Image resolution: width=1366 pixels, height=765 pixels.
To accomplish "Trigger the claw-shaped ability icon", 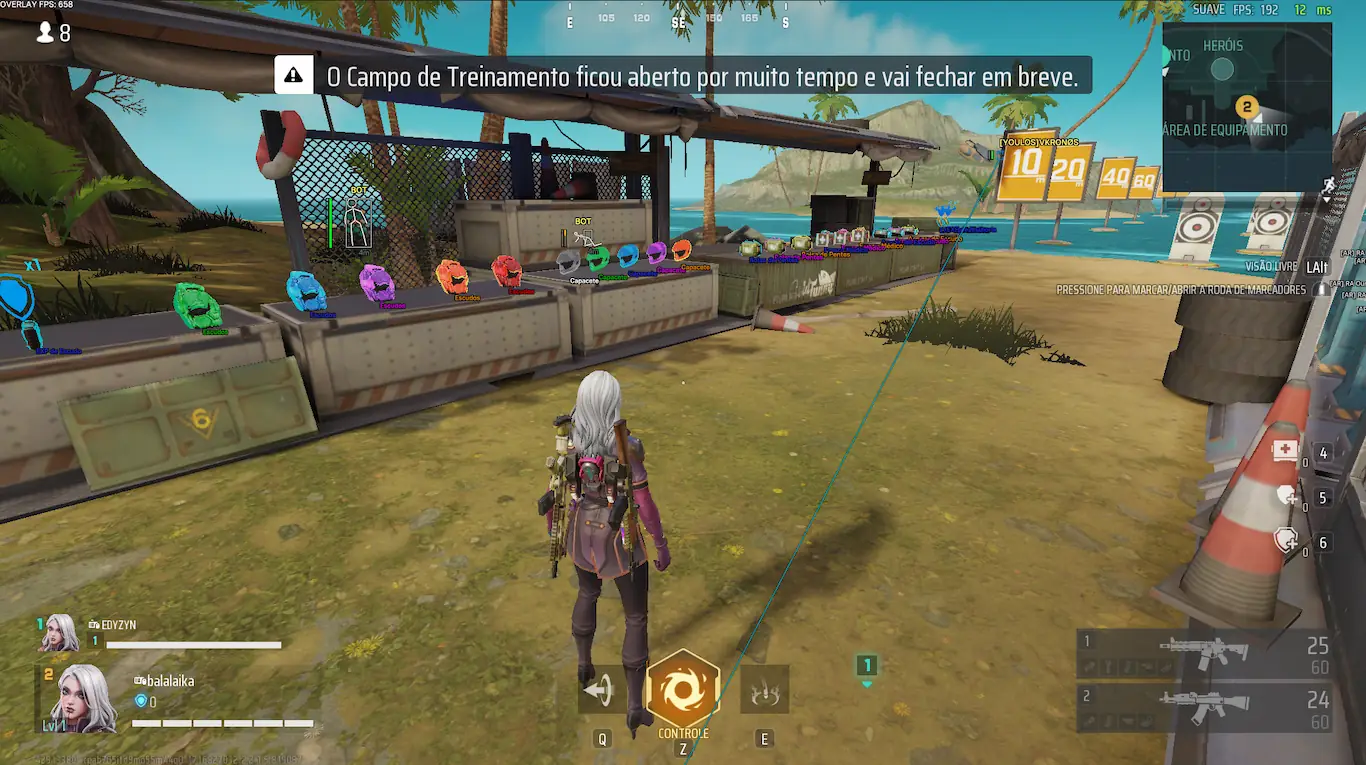I will (764, 690).
